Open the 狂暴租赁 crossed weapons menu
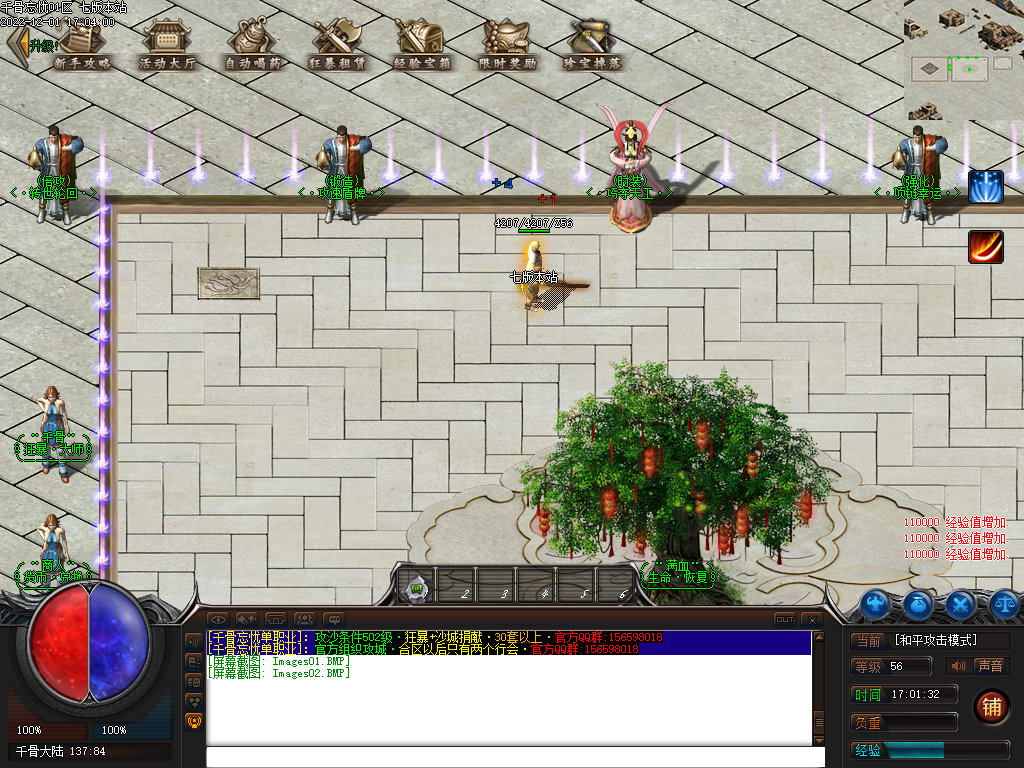 (337, 43)
